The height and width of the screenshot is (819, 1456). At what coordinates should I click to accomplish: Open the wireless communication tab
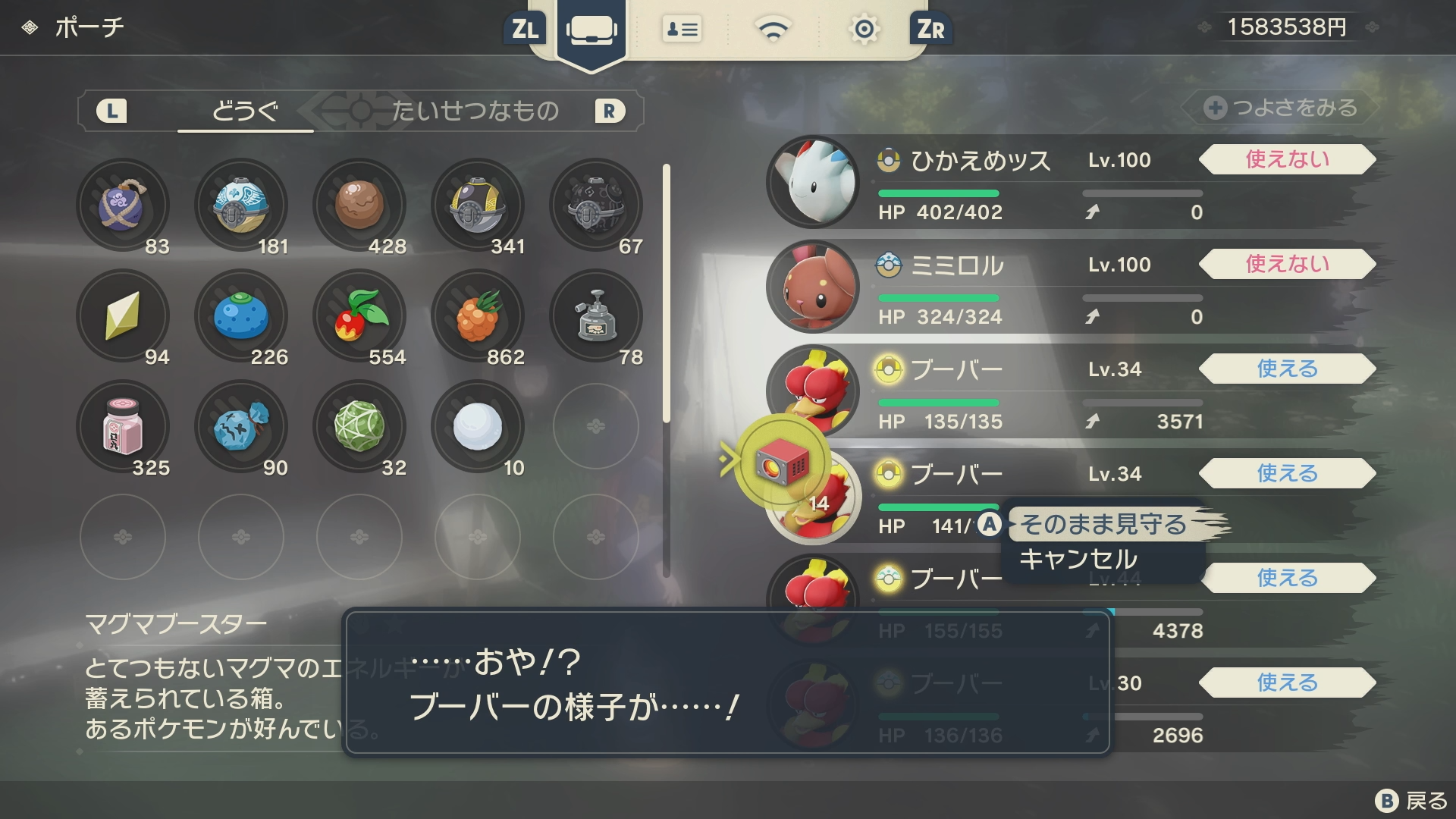773,30
